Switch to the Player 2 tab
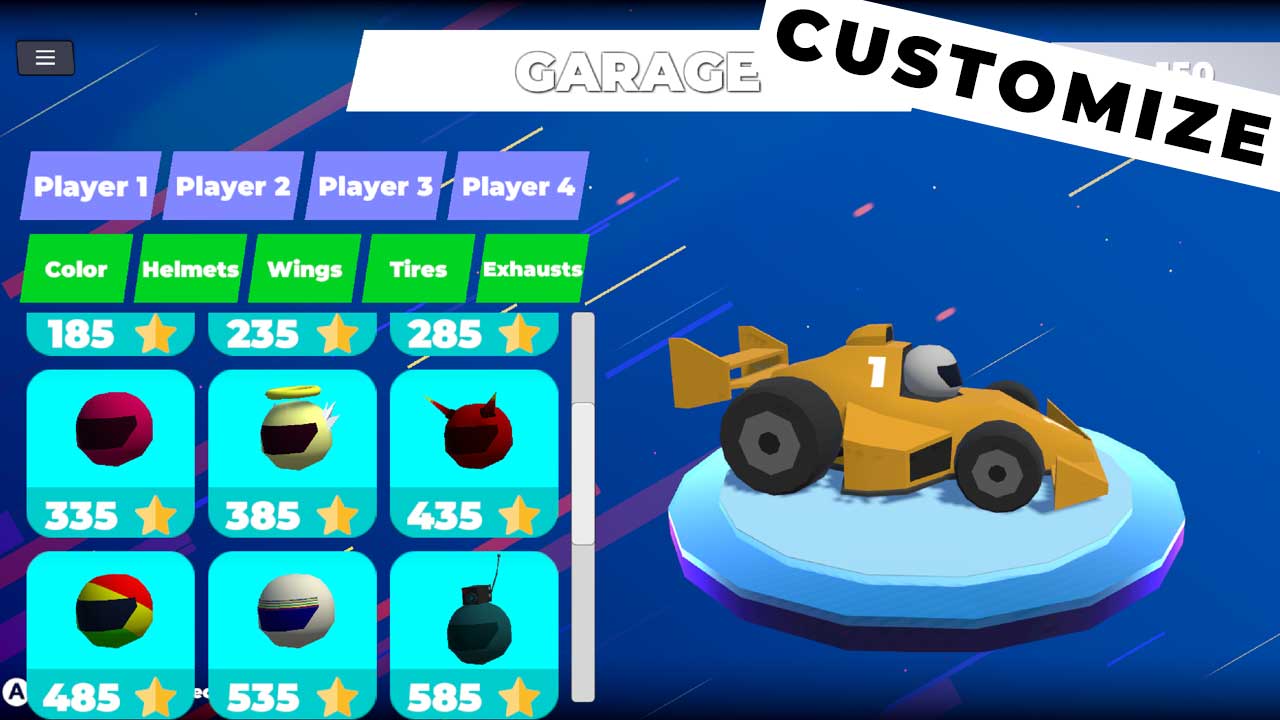 click(x=232, y=186)
